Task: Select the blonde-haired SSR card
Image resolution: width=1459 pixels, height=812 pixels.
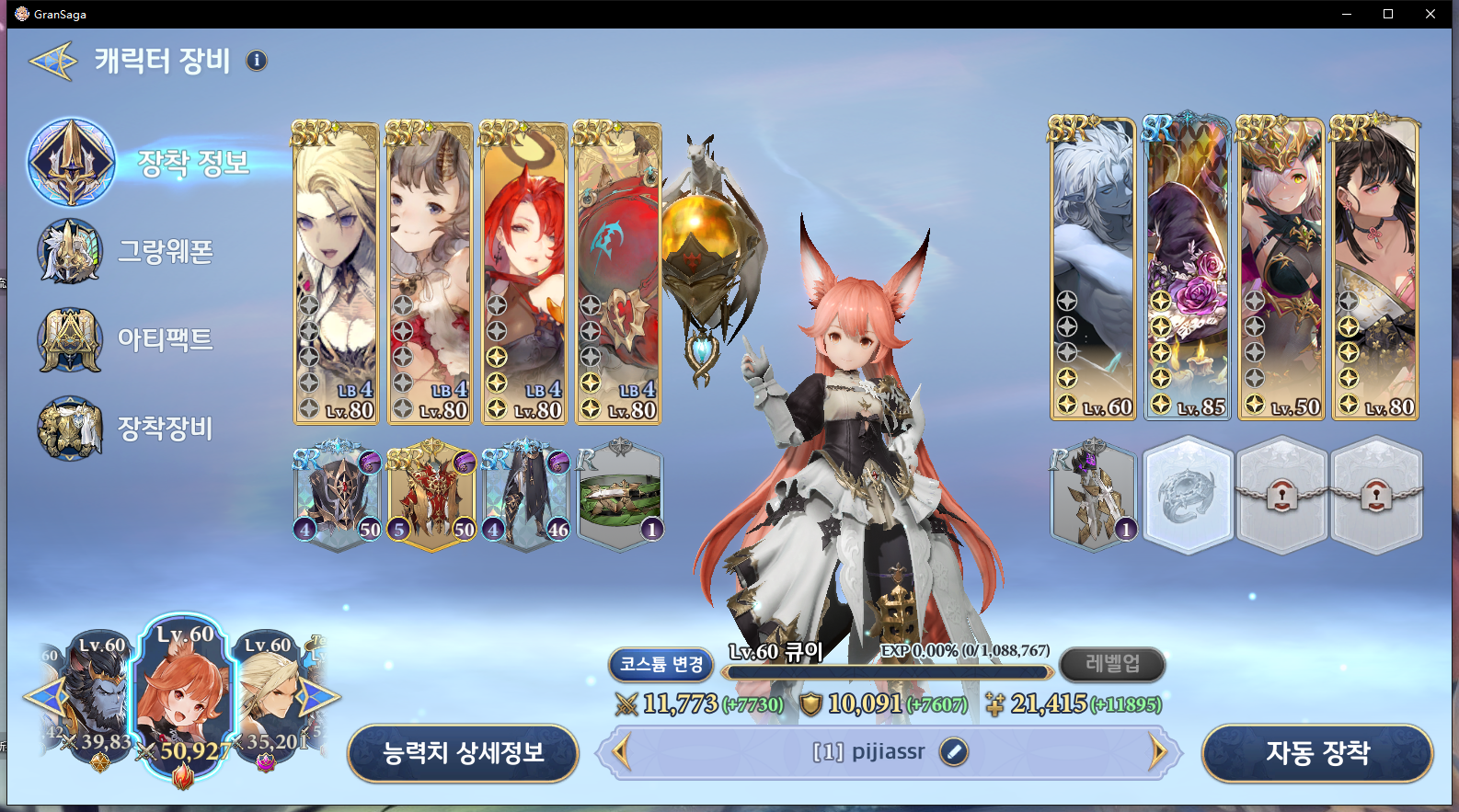Action: (336, 272)
